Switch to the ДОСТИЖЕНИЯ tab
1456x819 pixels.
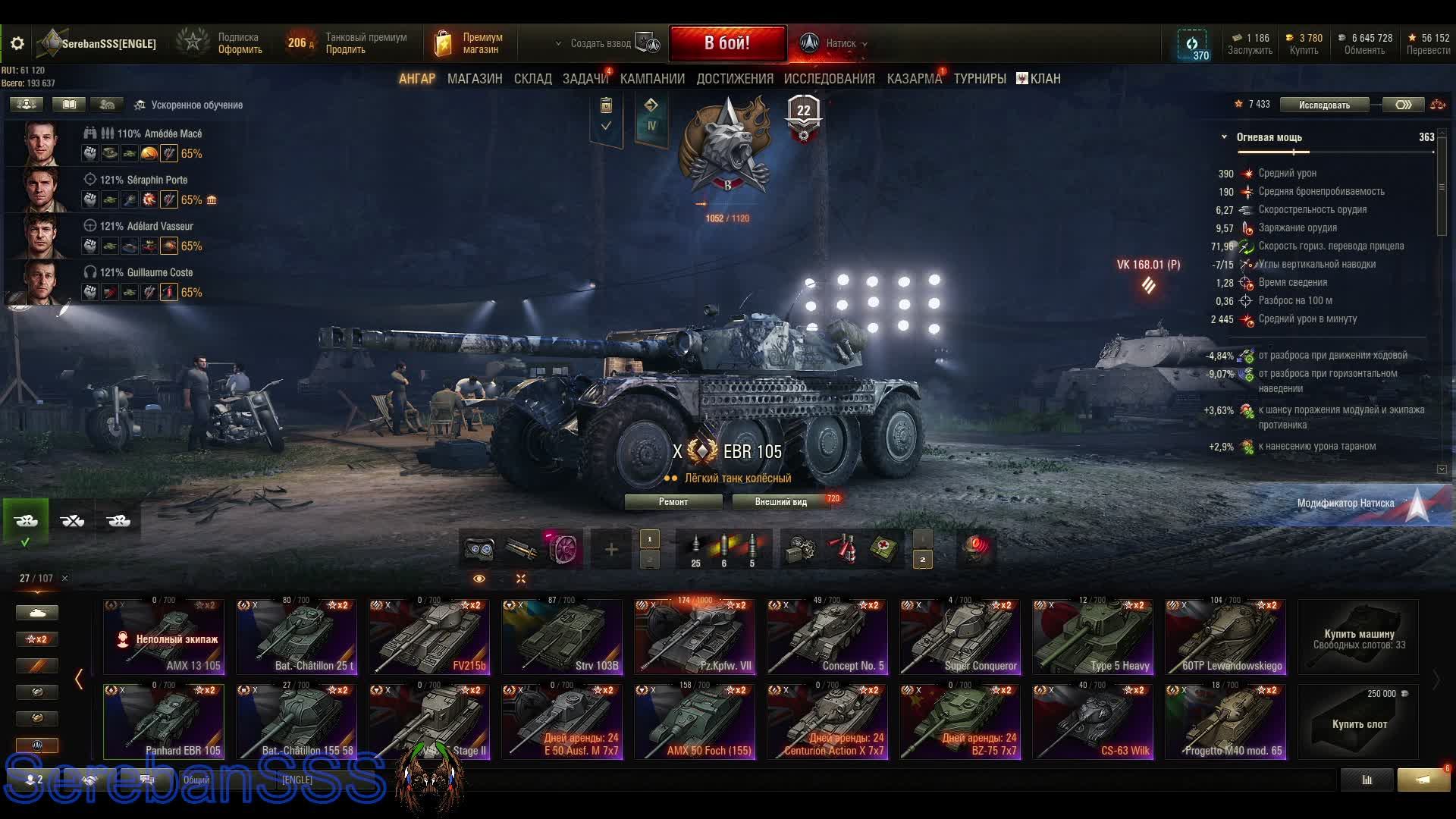coord(735,79)
